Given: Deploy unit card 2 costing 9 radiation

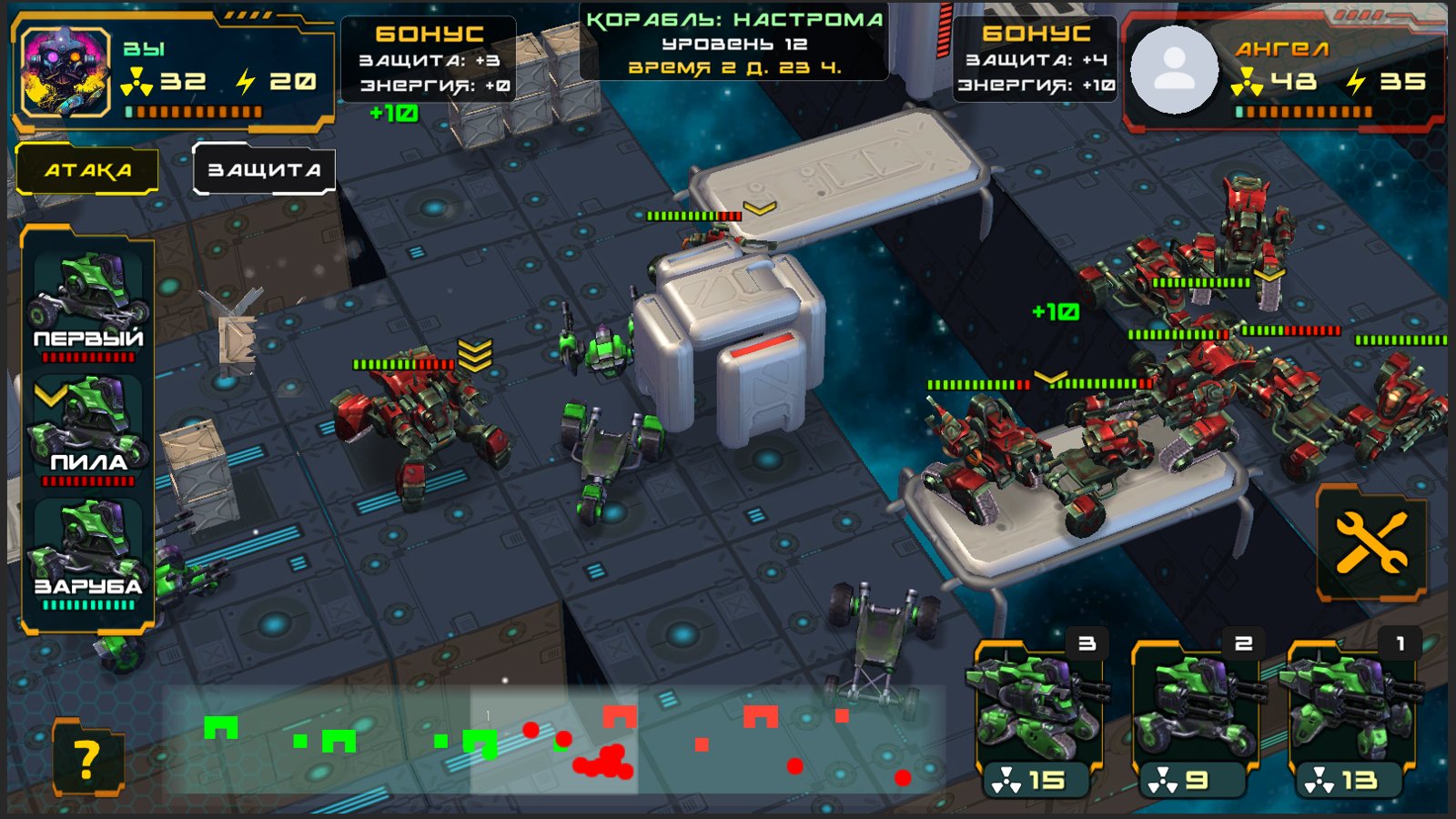Looking at the screenshot, I should click(x=1195, y=710).
